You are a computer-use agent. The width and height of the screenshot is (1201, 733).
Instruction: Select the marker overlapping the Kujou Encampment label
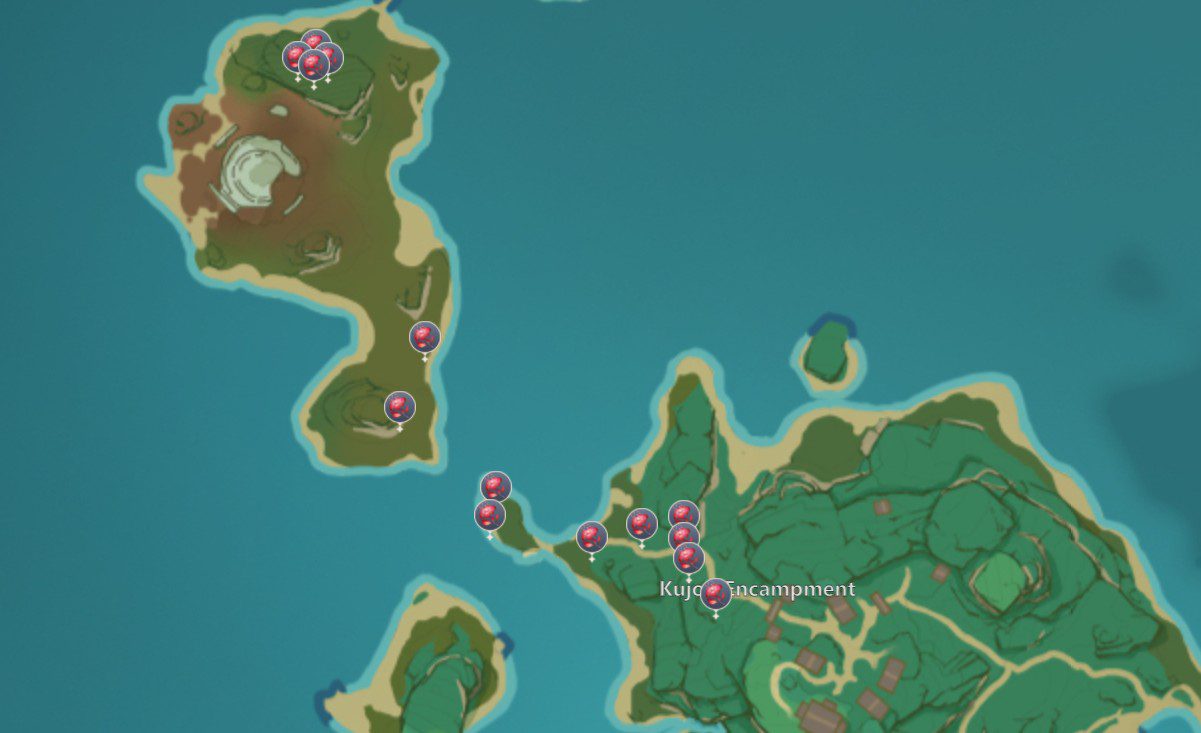click(715, 594)
